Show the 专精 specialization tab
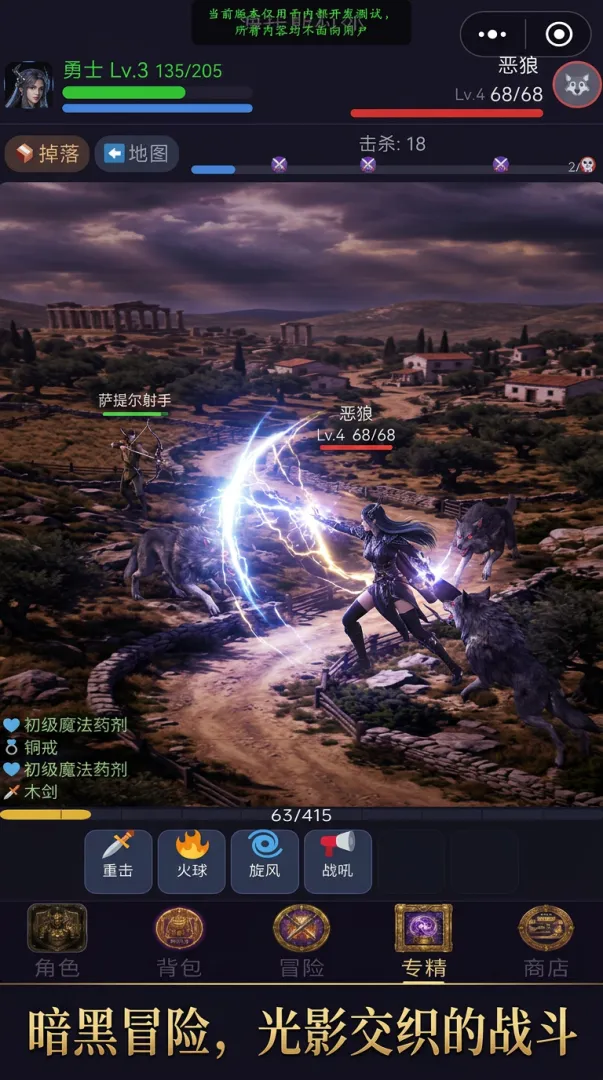Screen dimensions: 603x1080 (423, 941)
